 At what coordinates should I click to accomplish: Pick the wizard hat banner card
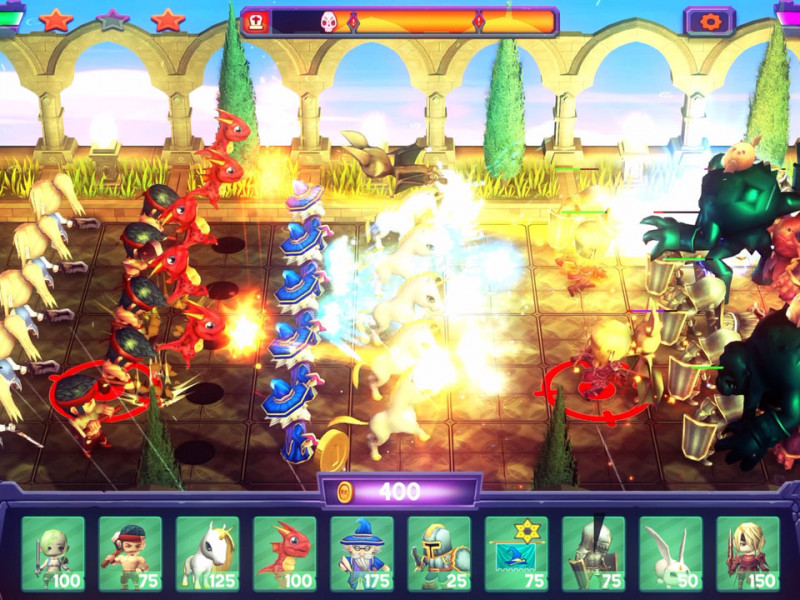516,553
